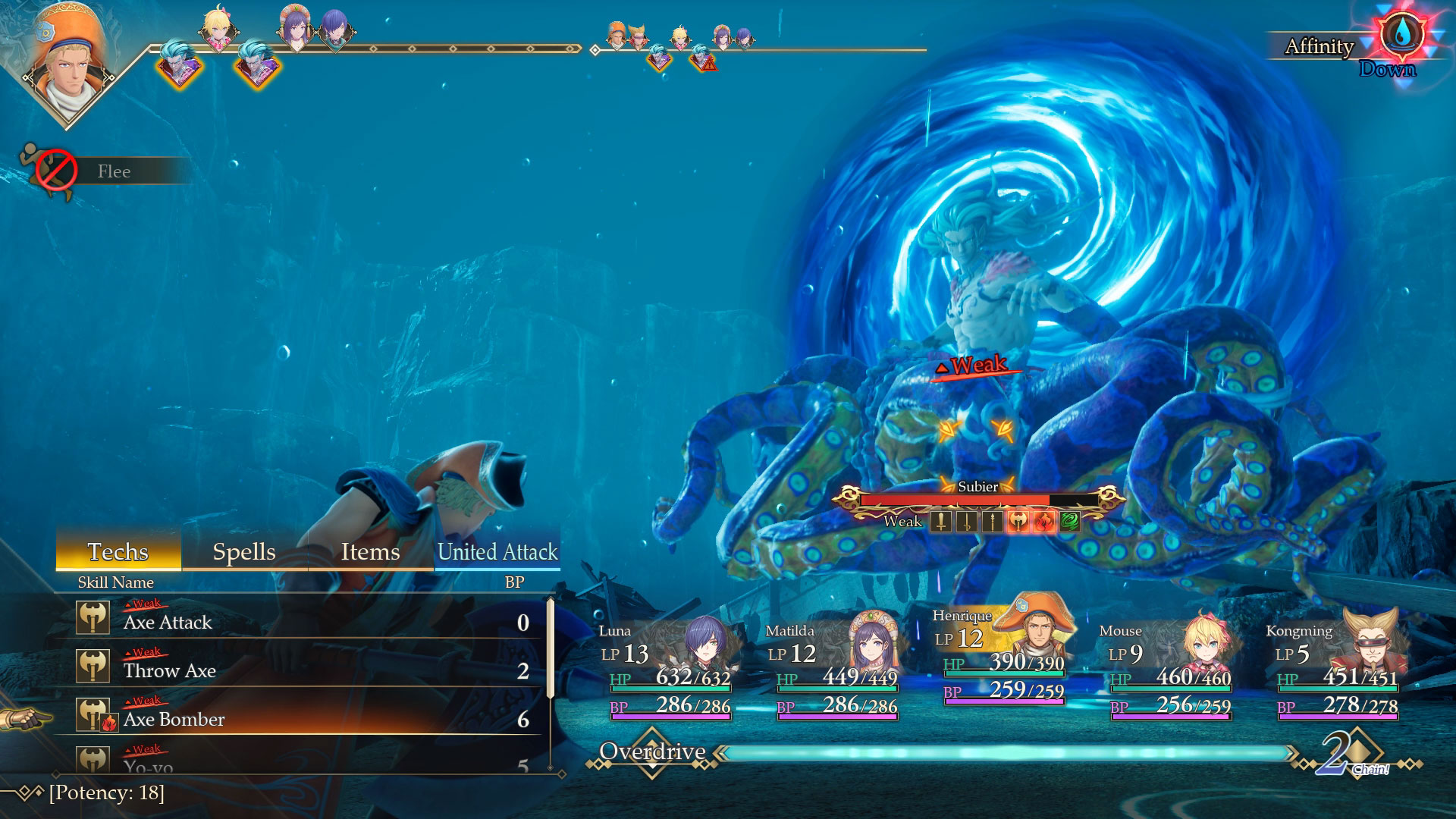Target the Subier enemy nameplate
The image size is (1456, 819).
[x=977, y=488]
